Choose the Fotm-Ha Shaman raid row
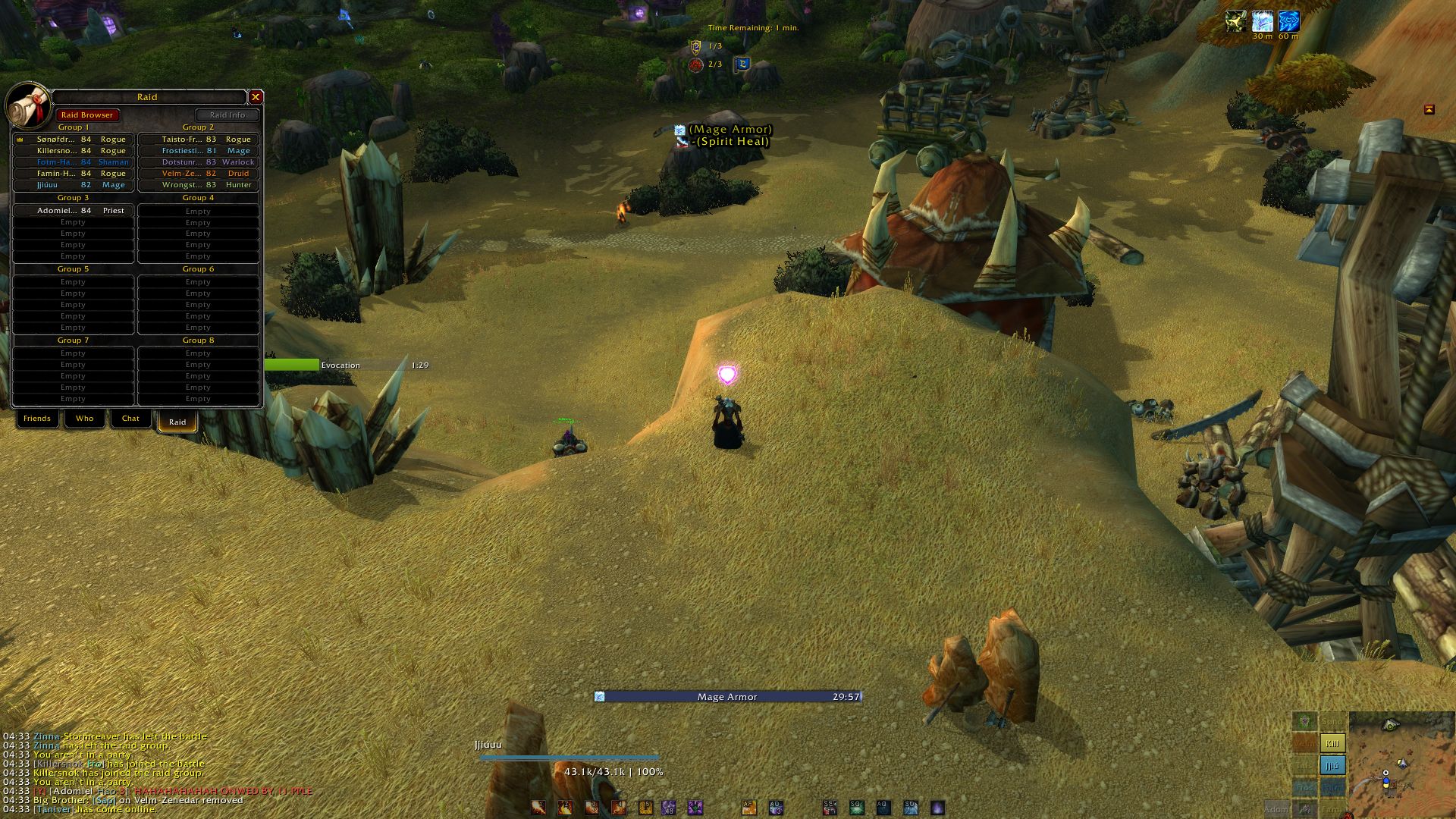Viewport: 1456px width, 819px height. pos(74,162)
